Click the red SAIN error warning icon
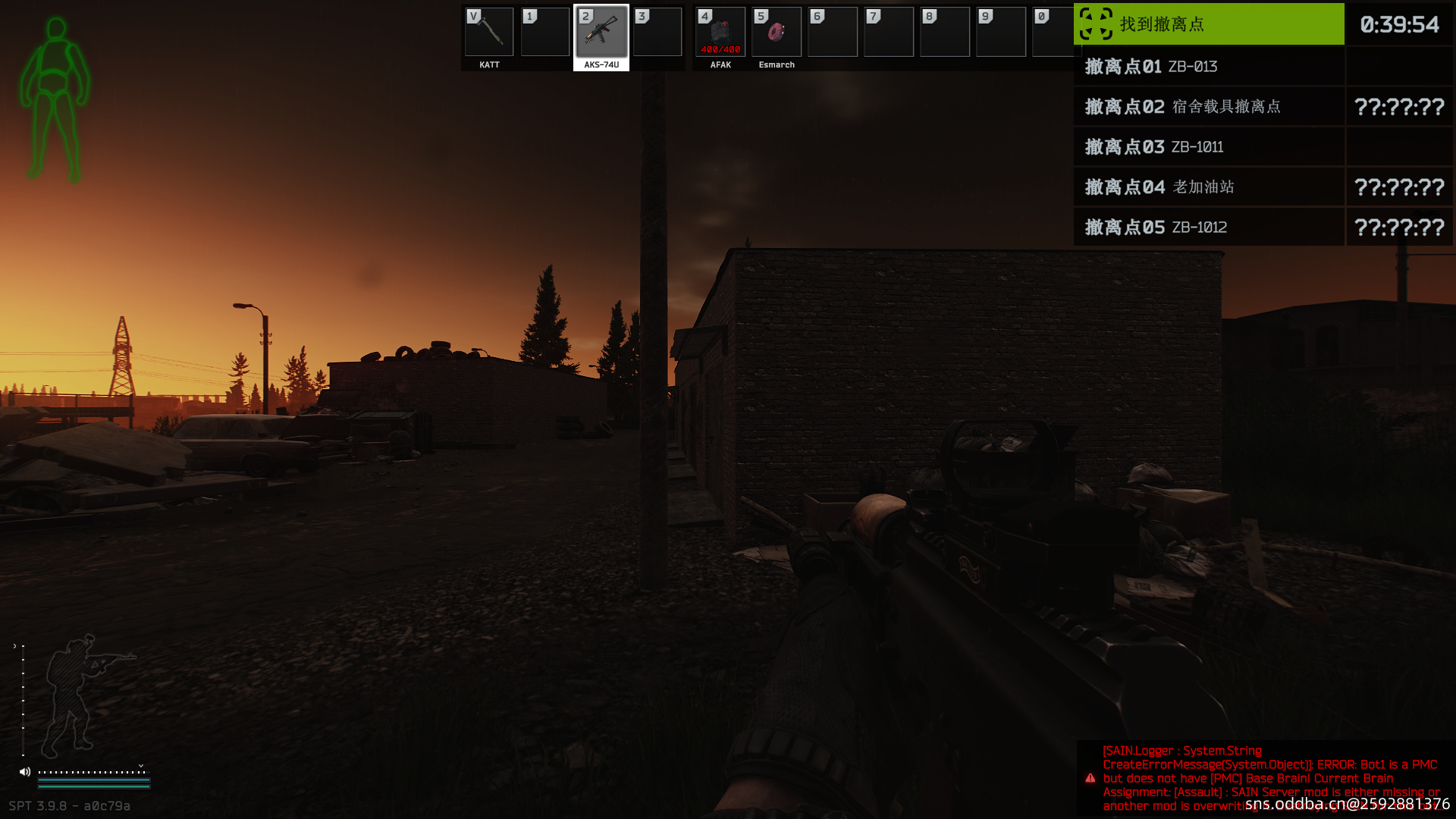The image size is (1456, 819). 1090,778
